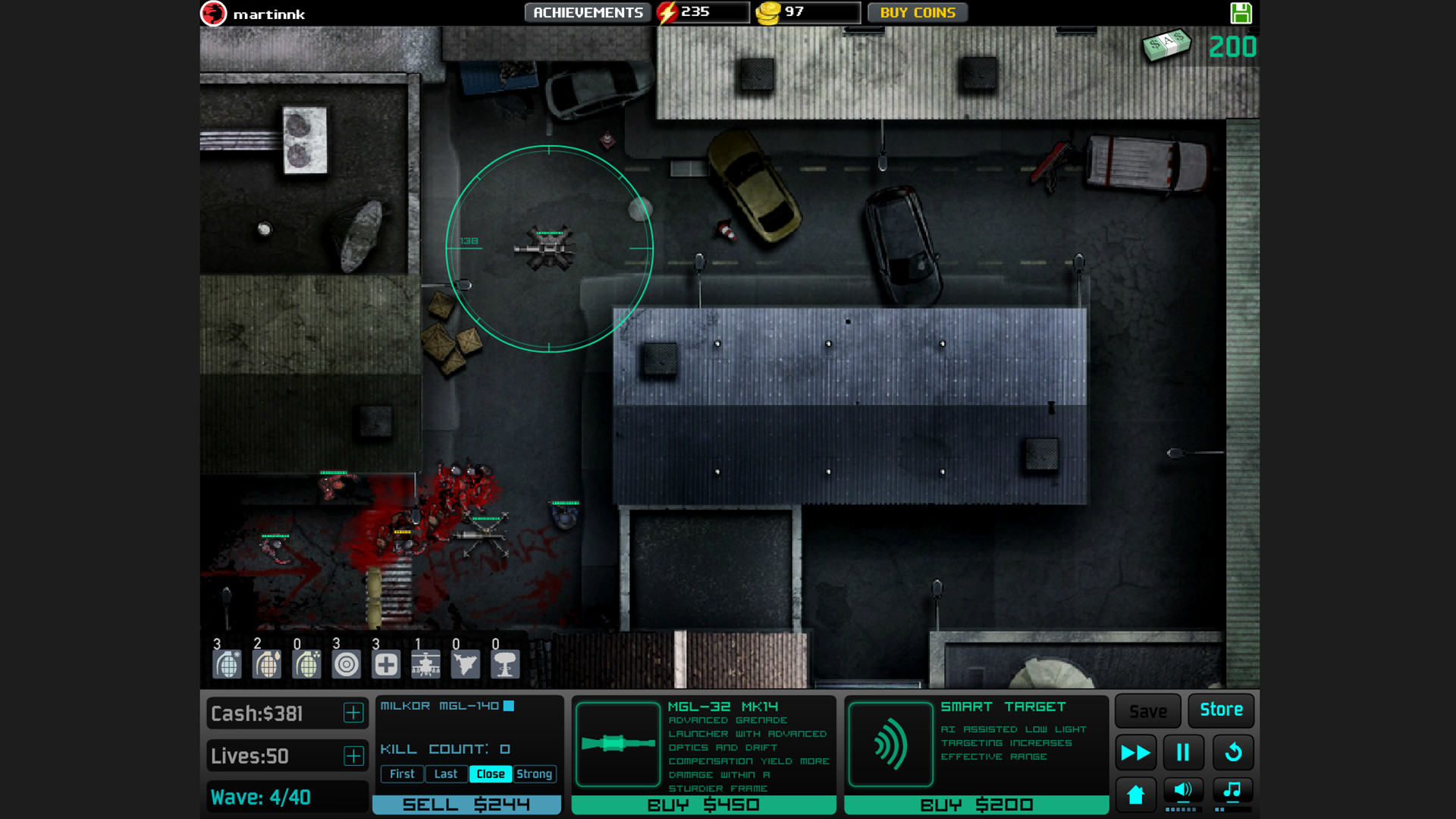Click Buy Coins
Screen dimensions: 1456x819
point(918,12)
